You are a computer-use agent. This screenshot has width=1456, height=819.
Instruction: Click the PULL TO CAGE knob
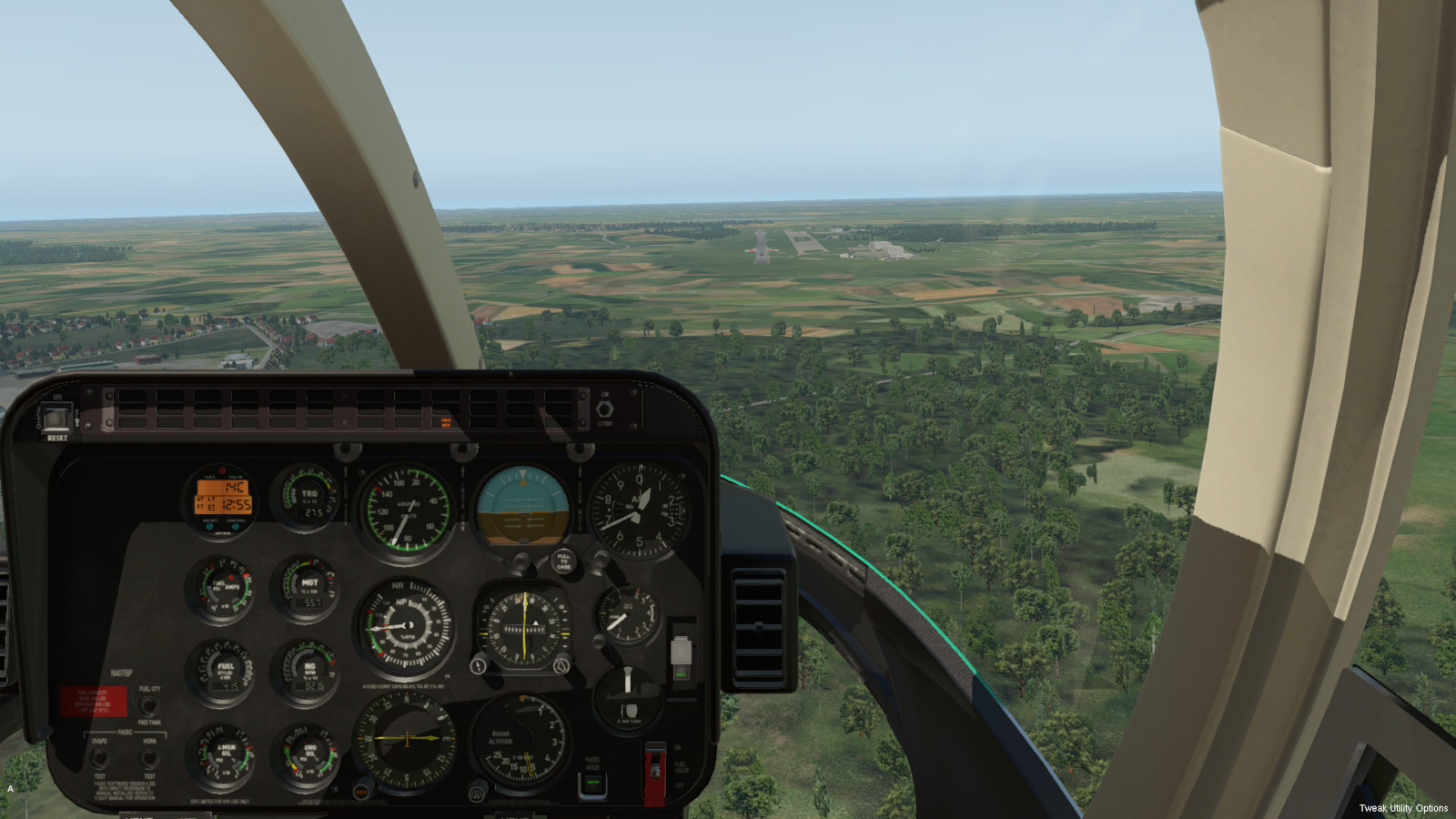pyautogui.click(x=563, y=560)
